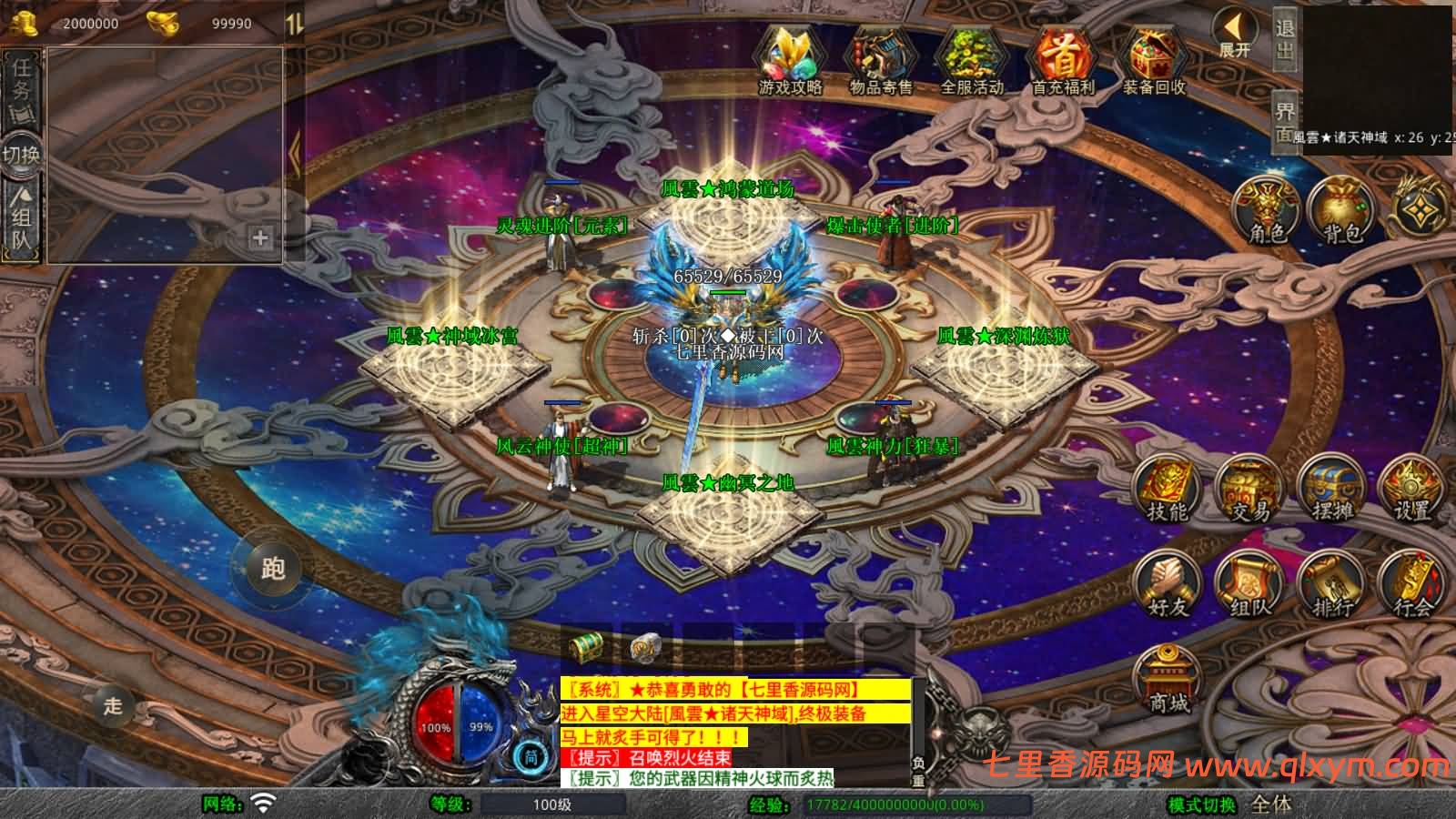1456x819 pixels.
Task: Open the 行会 guild panel
Action: coord(1412,584)
